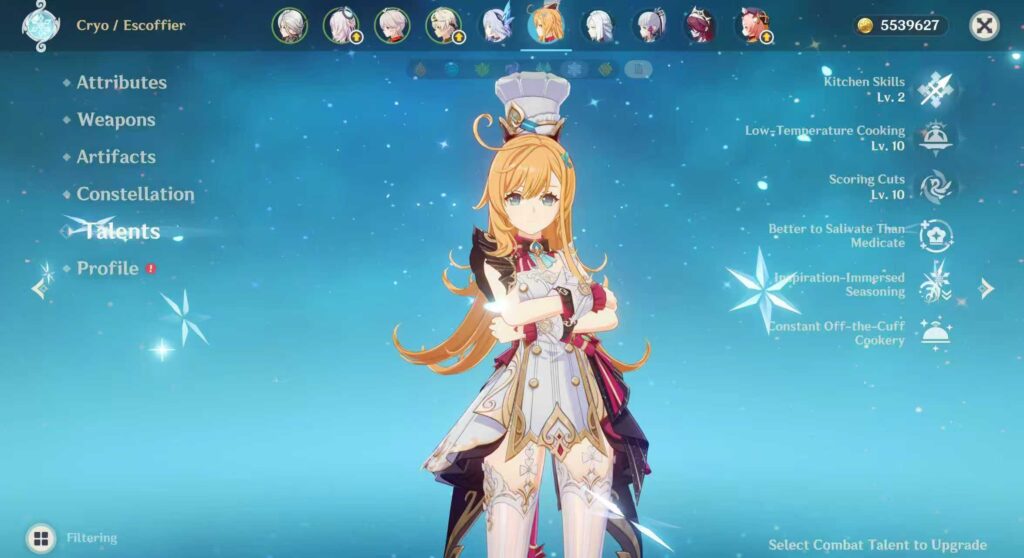Choose the last character portrait in row
The image size is (1024, 558).
[751, 26]
